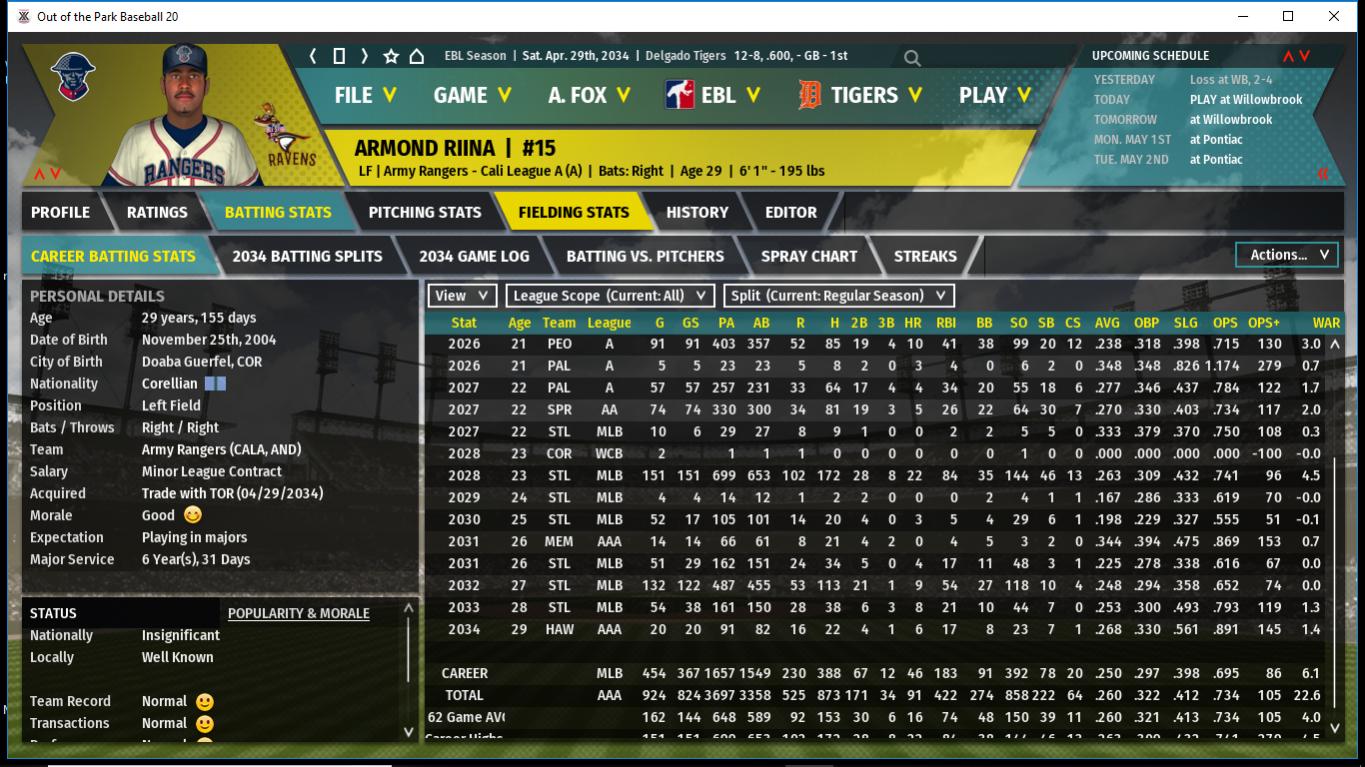Switch to the STREAKS subtab

[x=925, y=256]
